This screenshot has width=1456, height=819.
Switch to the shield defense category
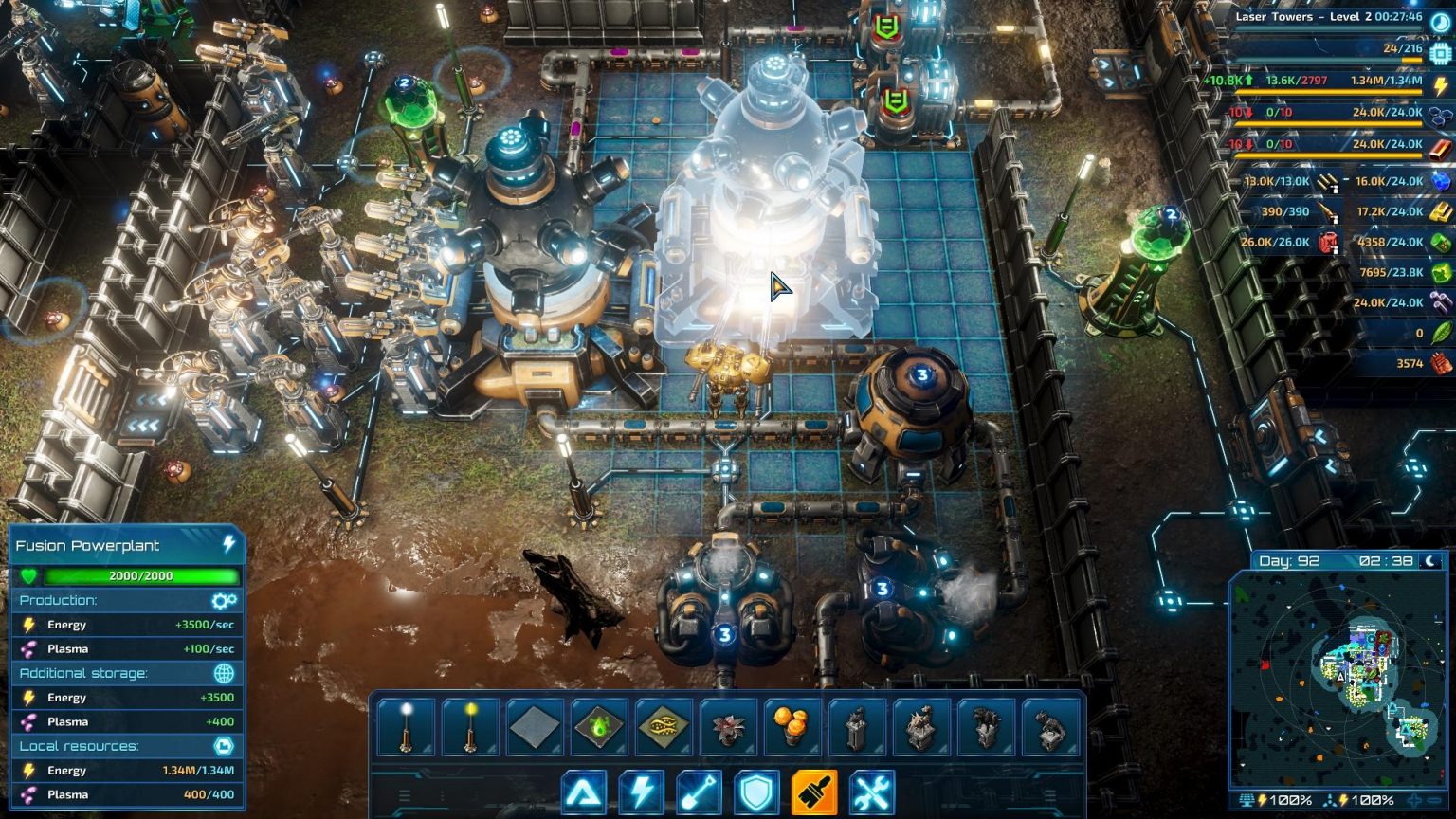click(757, 793)
